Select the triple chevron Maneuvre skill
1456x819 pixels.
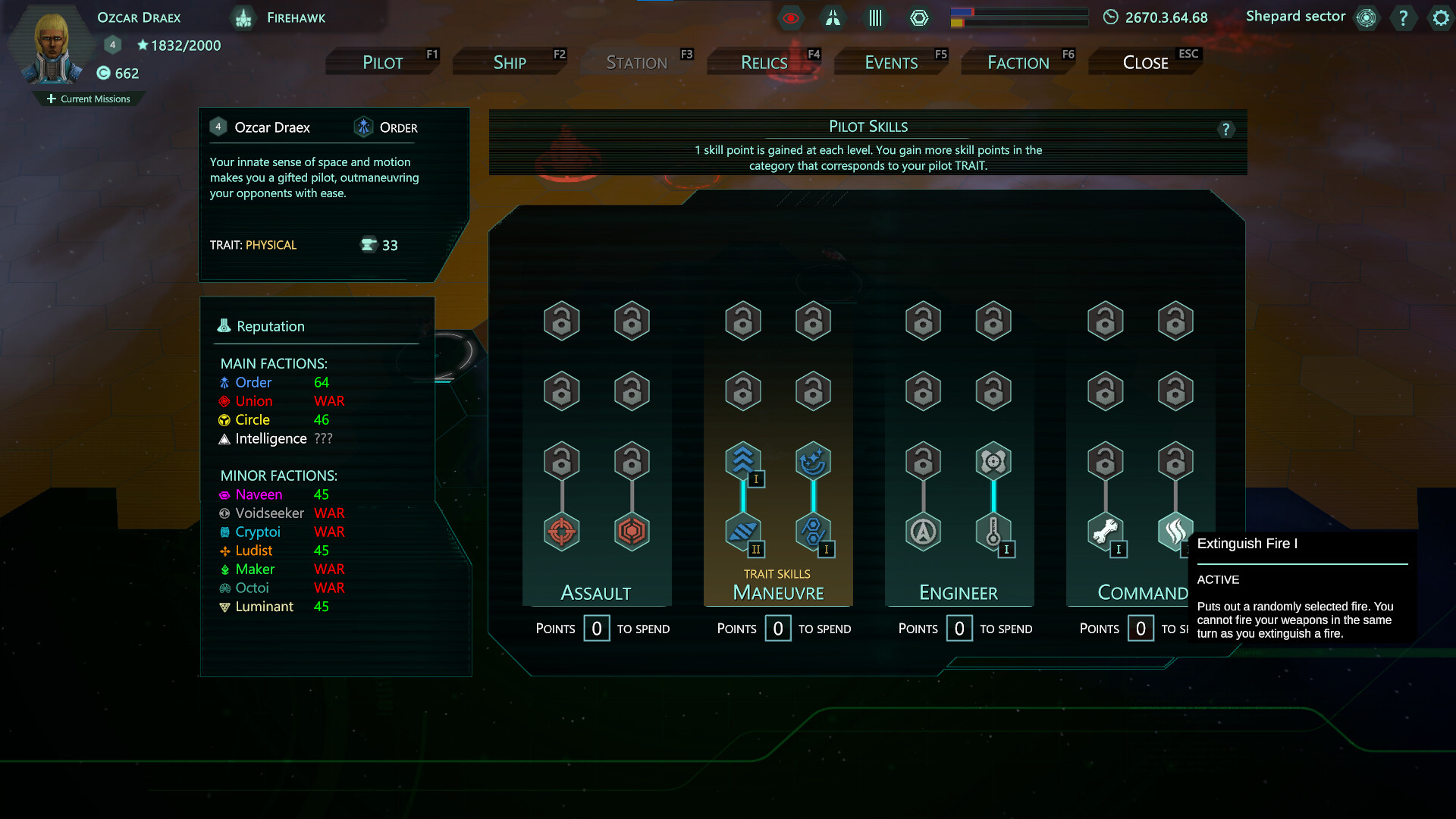coord(742,460)
